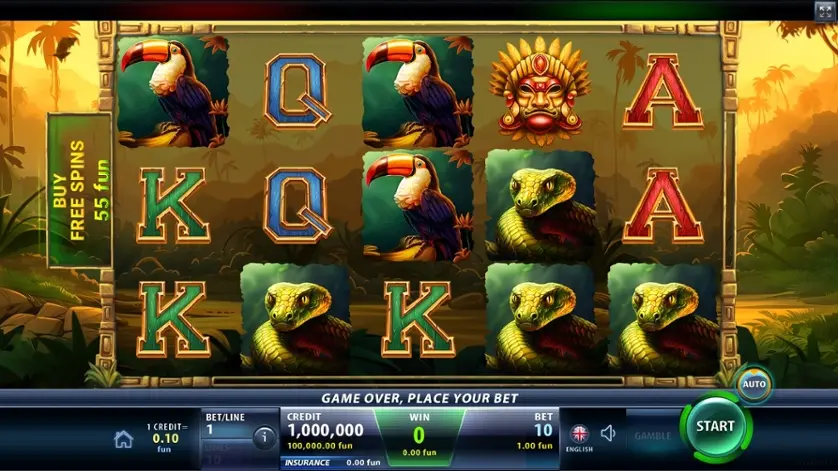Adjust the Bet/Line setting
Image resolution: width=838 pixels, height=471 pixels.
pyautogui.click(x=225, y=430)
